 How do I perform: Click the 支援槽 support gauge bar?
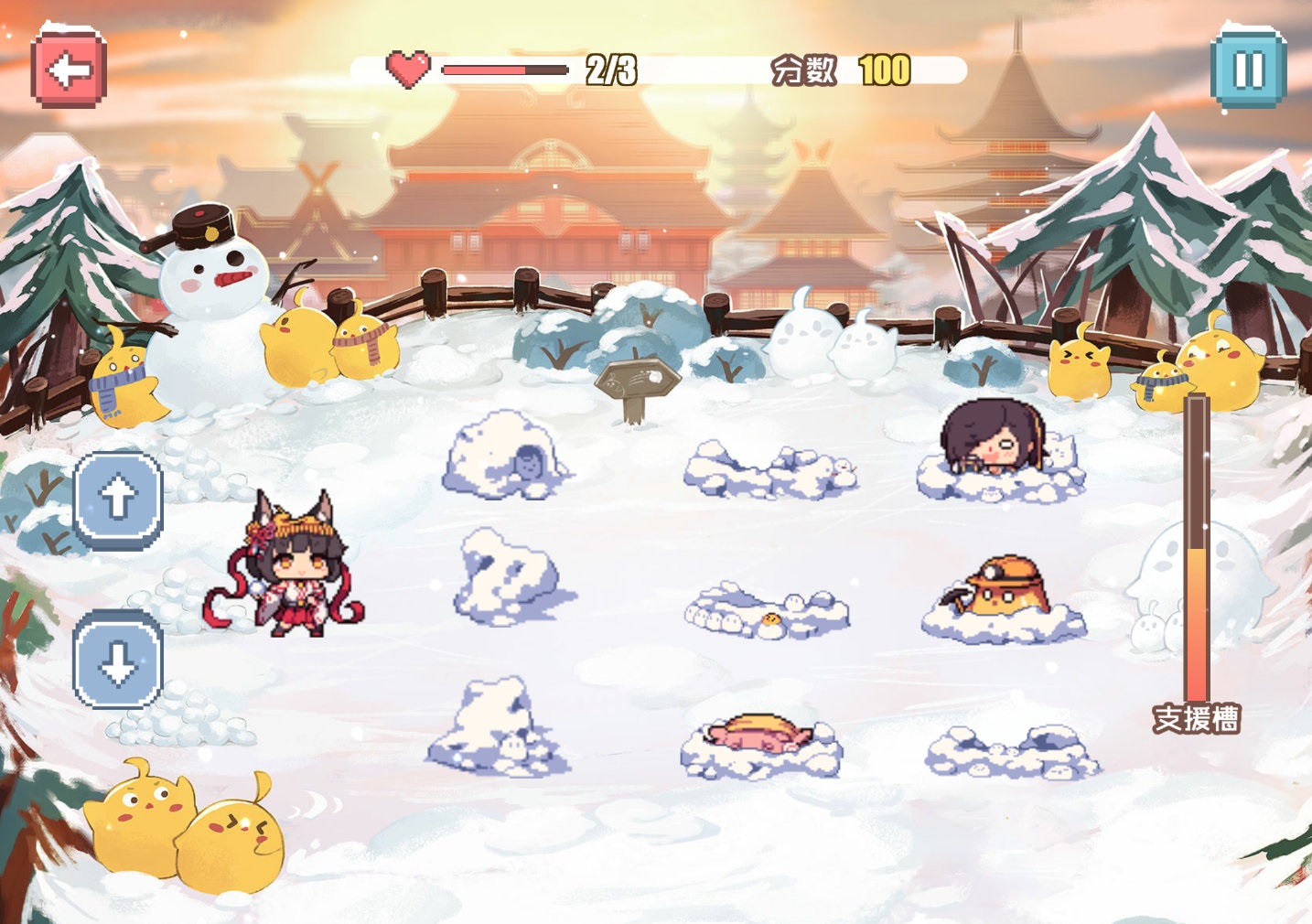[1197, 549]
